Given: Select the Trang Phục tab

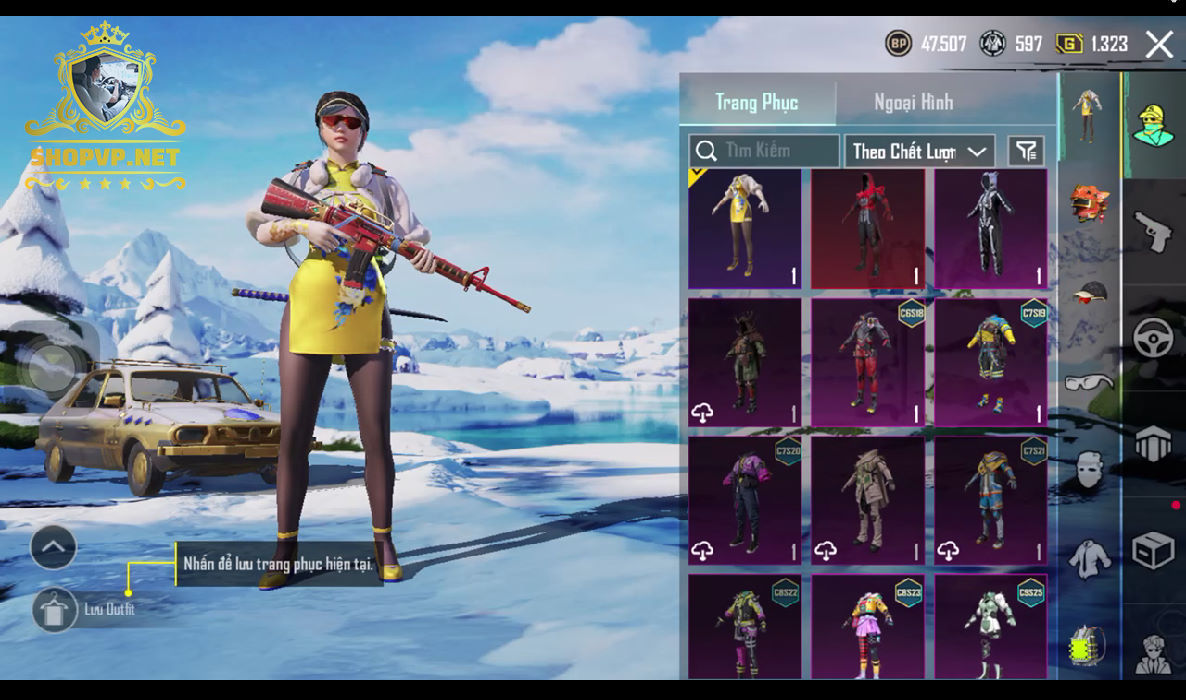Looking at the screenshot, I should tap(757, 102).
